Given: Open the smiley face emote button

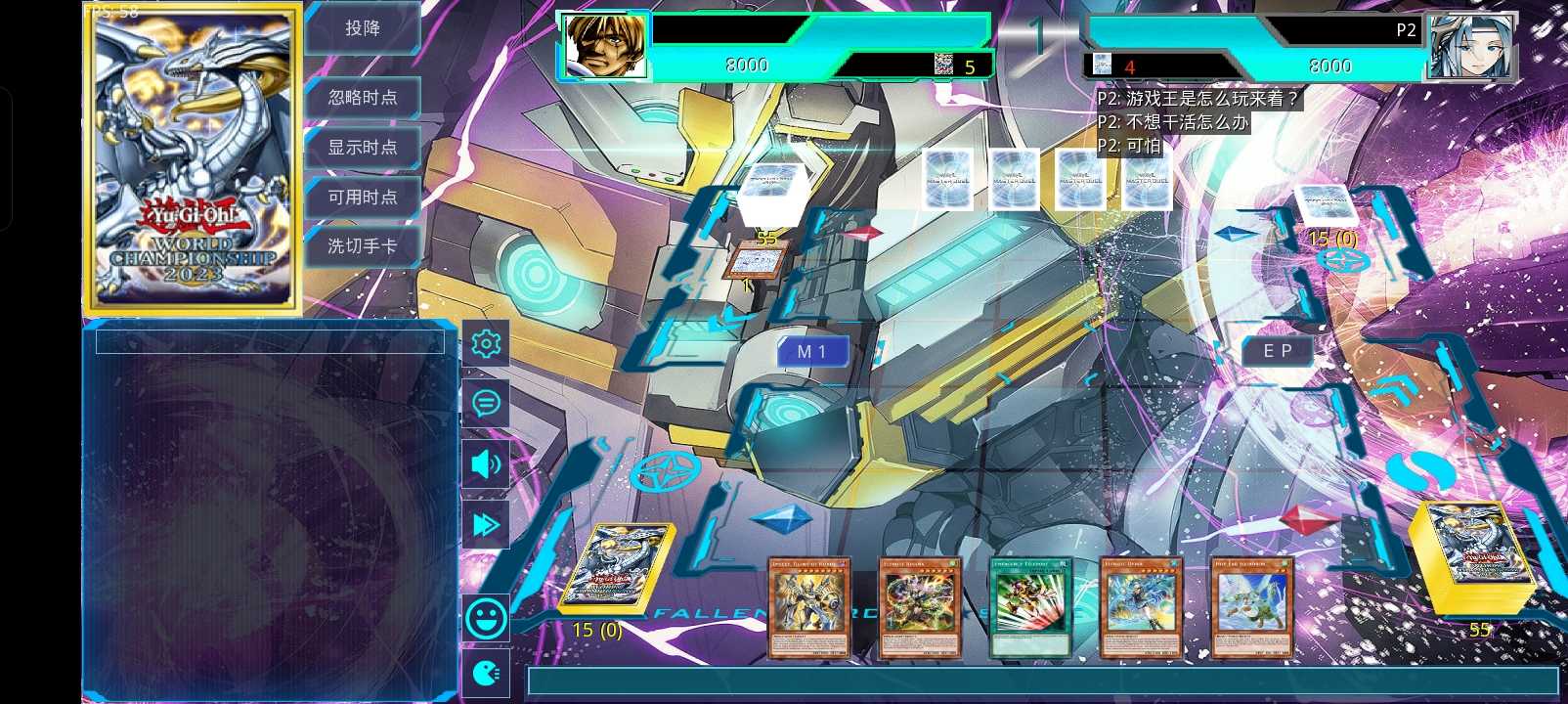Looking at the screenshot, I should point(486,618).
